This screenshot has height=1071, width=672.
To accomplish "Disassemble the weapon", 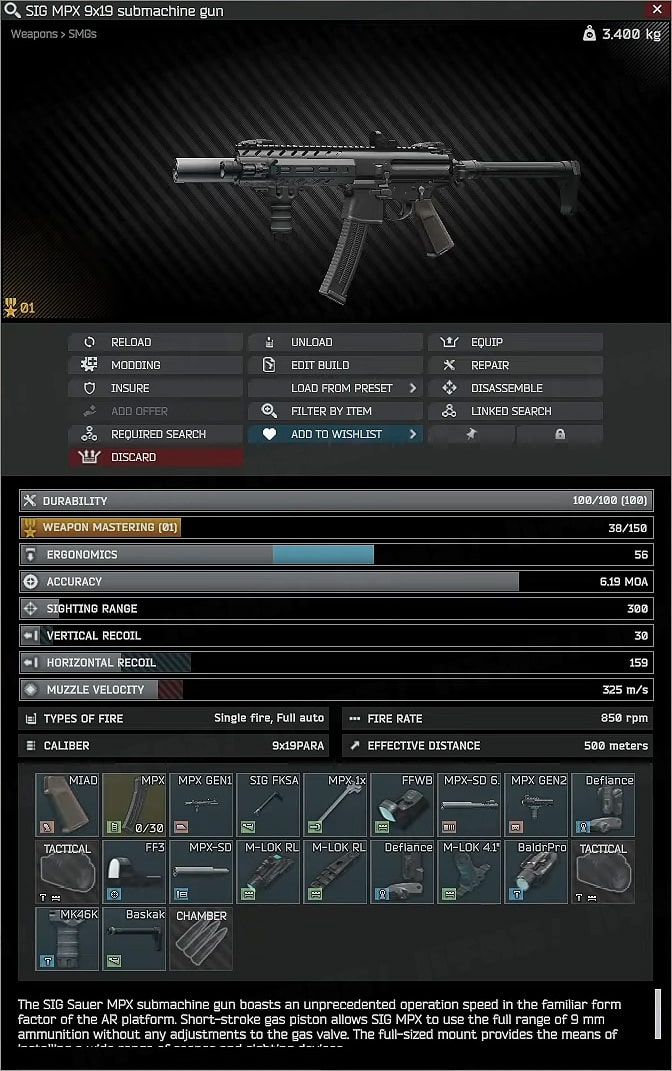I will (x=515, y=388).
